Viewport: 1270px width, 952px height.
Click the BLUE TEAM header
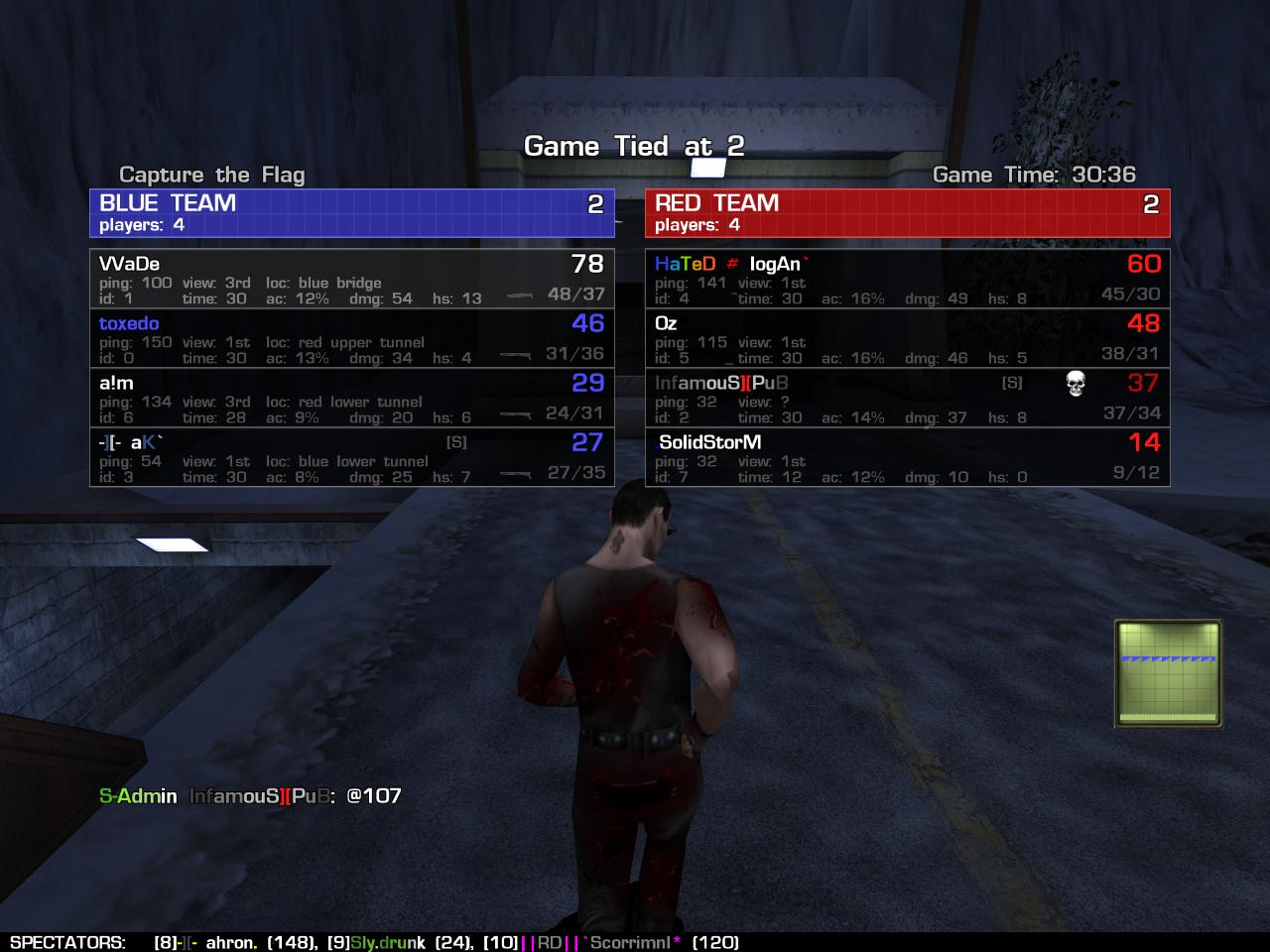(x=351, y=212)
